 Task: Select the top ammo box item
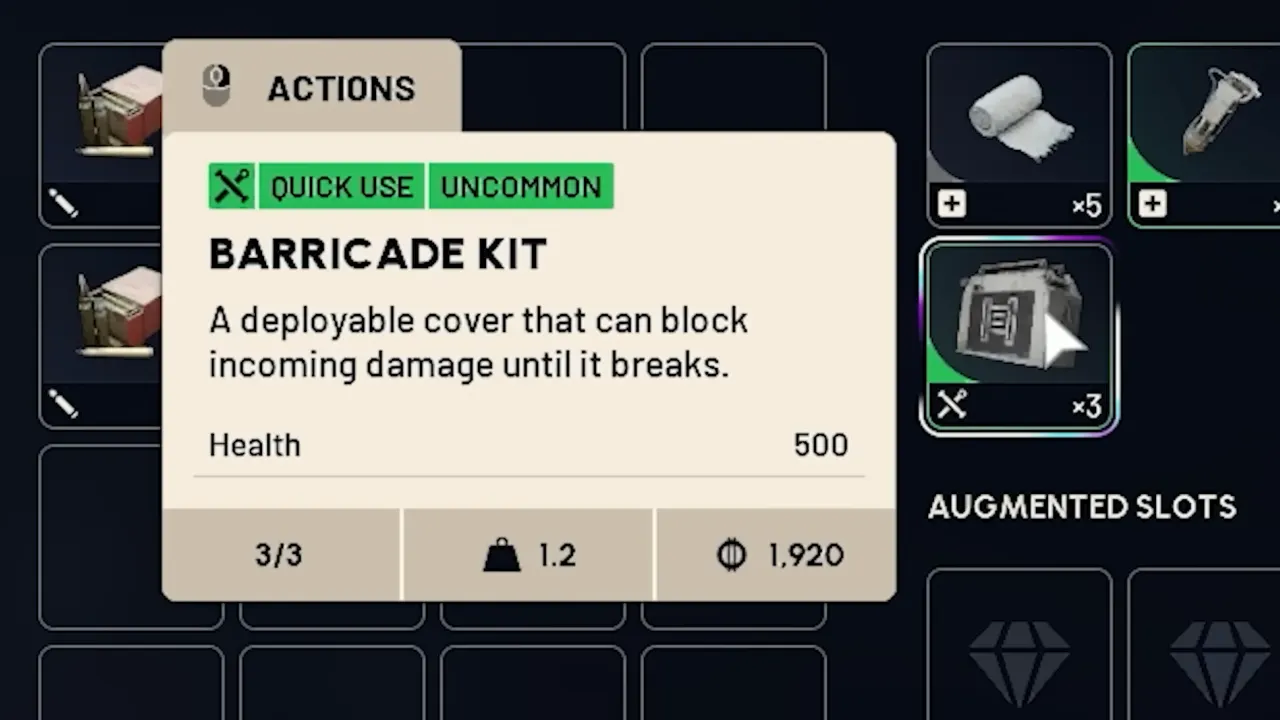pos(115,110)
